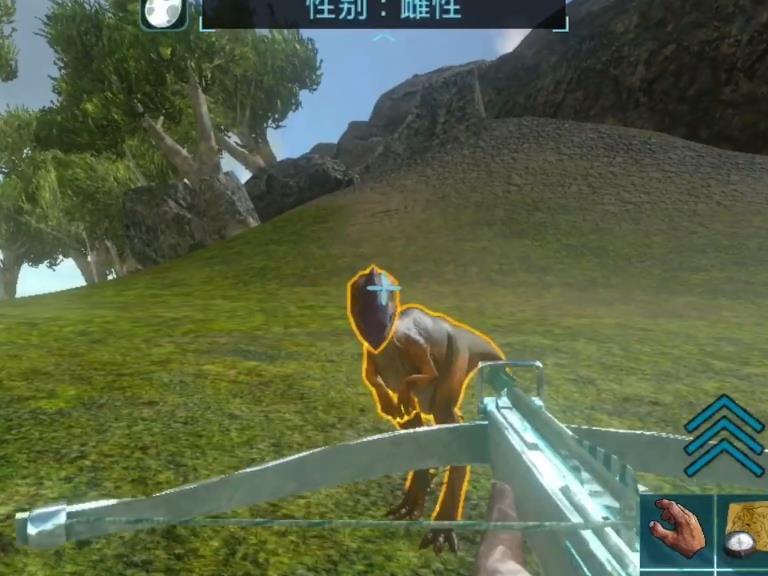Tap the triple chevron jump button
768x576 pixels.
pos(724,436)
